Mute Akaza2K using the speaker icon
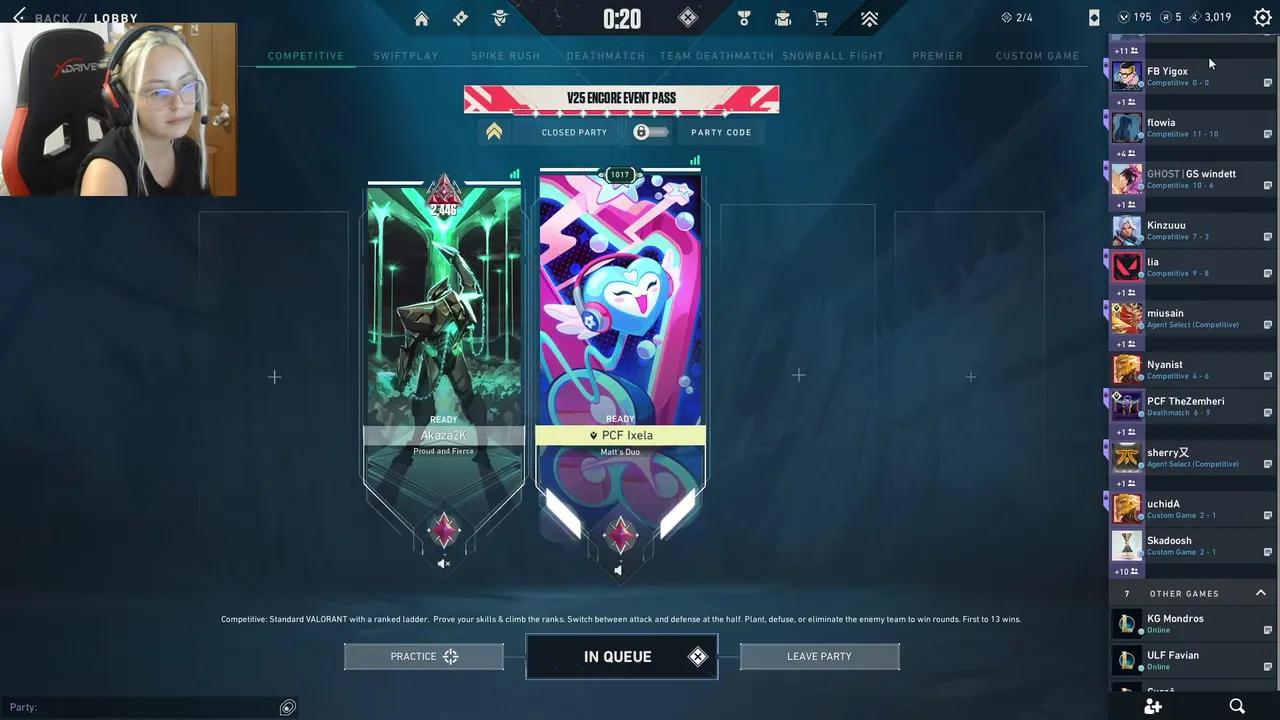Screen dimensions: 1280x720 443,563
